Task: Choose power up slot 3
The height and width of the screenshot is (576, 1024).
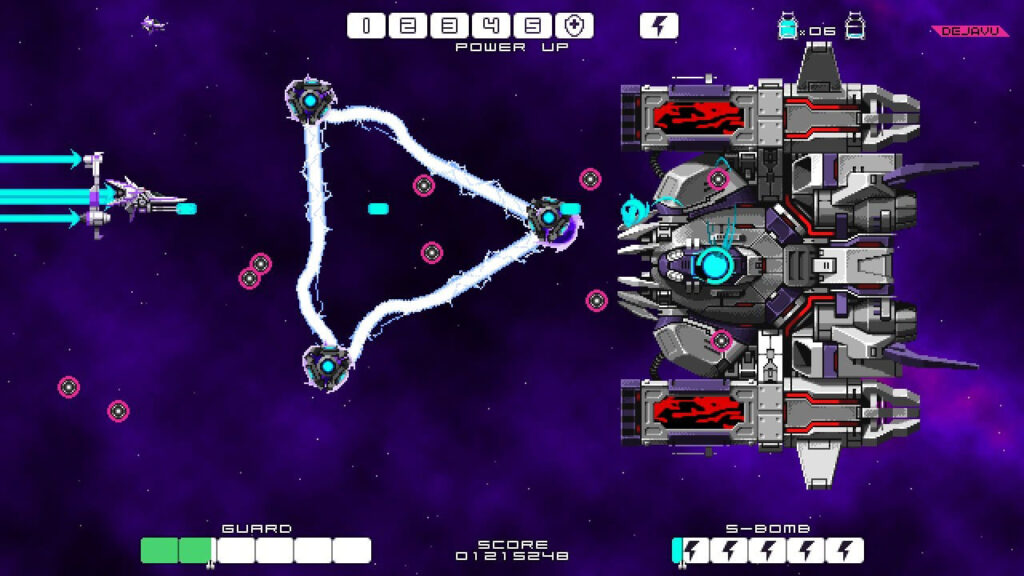Action: tap(450, 26)
